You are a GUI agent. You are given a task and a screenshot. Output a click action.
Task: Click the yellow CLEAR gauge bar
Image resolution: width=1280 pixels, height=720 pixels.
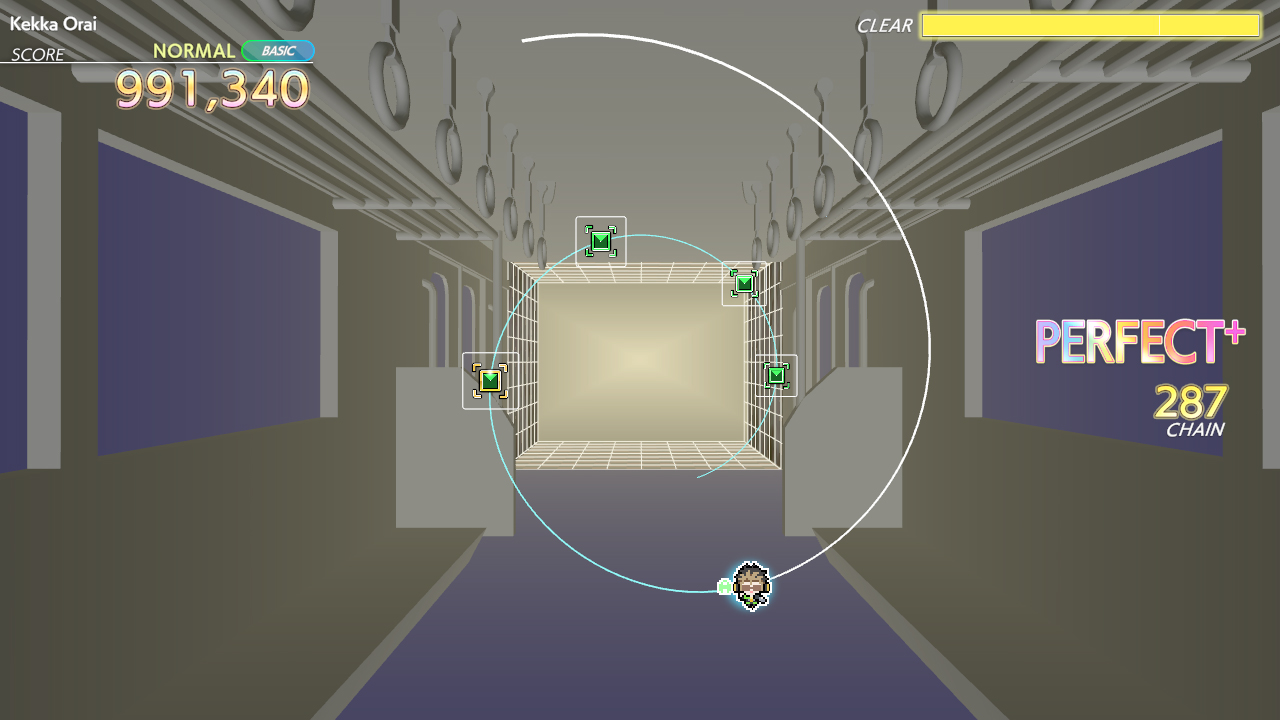click(x=1090, y=27)
